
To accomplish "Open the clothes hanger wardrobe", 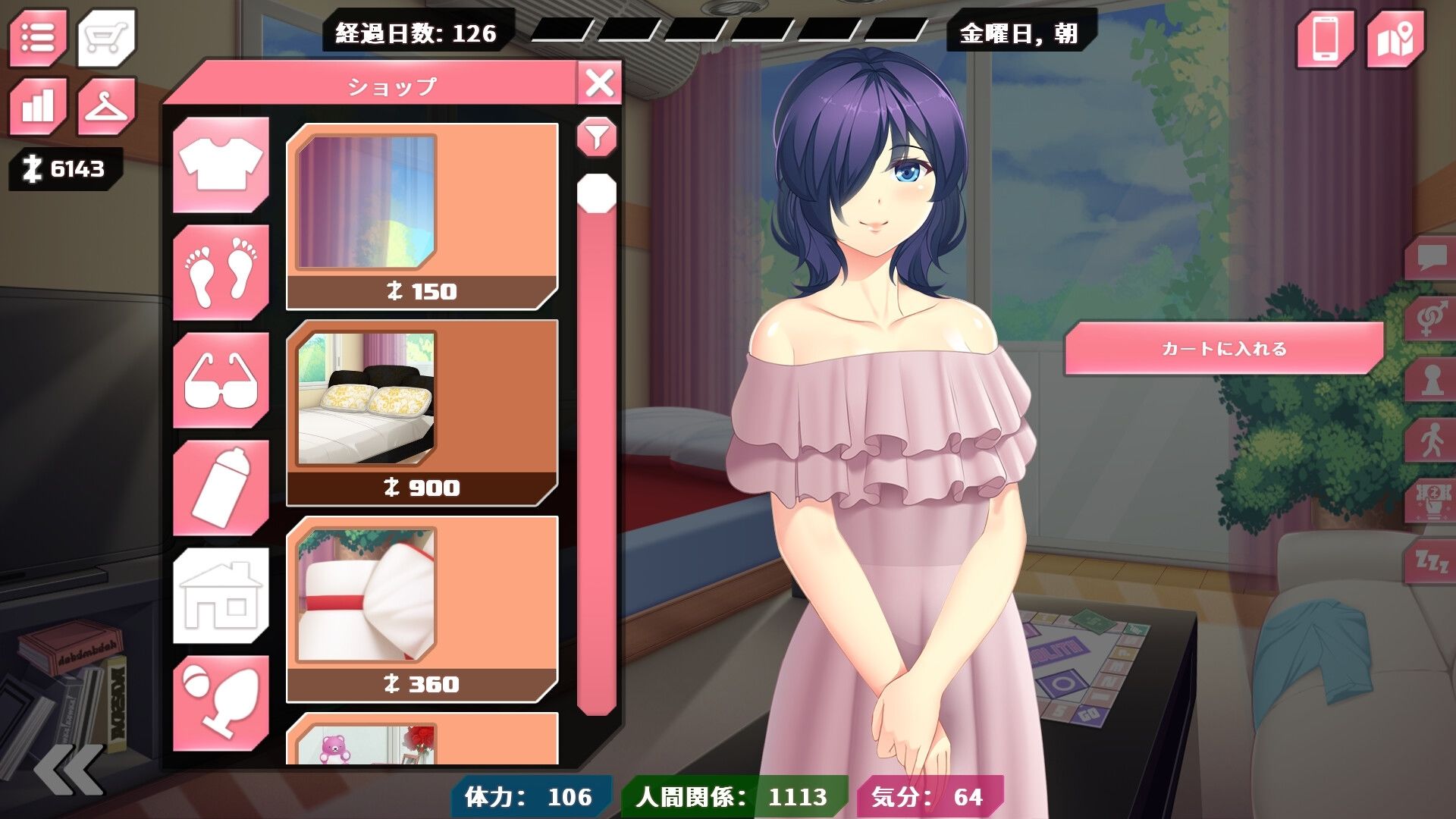I will click(x=107, y=105).
